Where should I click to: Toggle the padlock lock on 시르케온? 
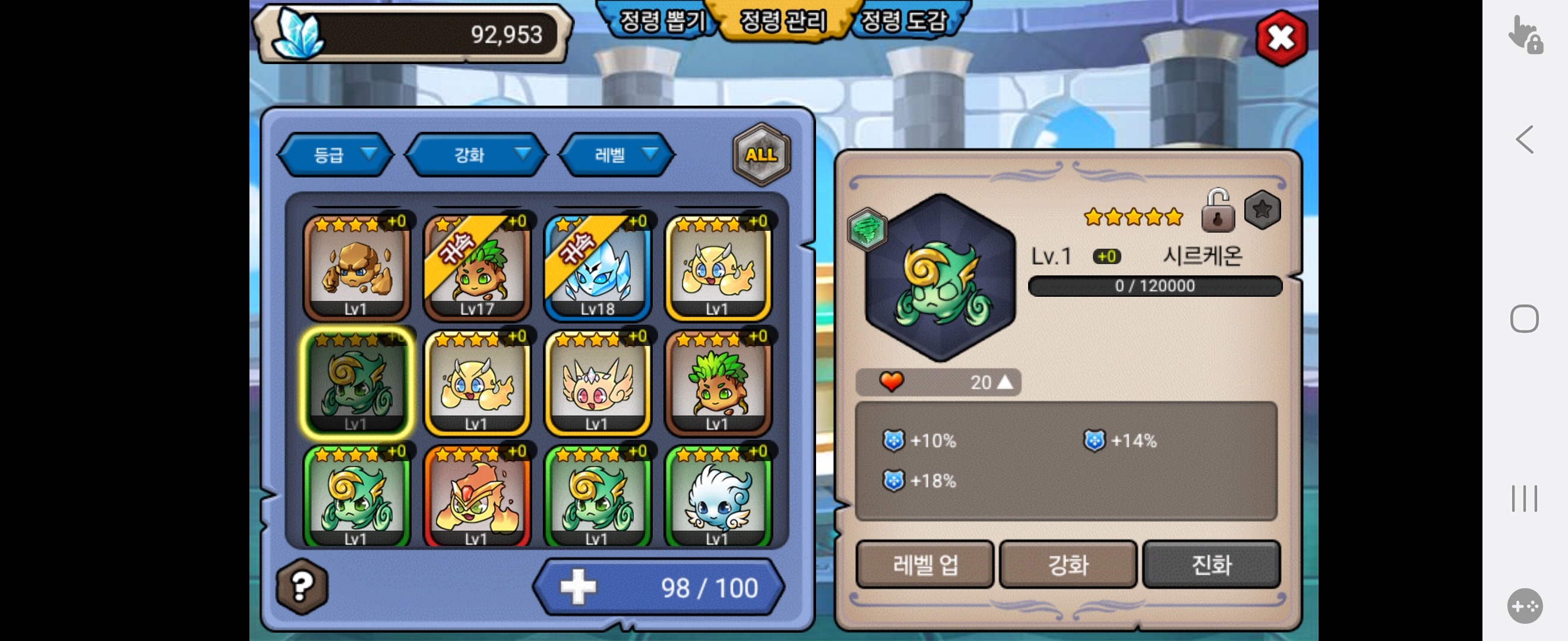(x=1218, y=211)
